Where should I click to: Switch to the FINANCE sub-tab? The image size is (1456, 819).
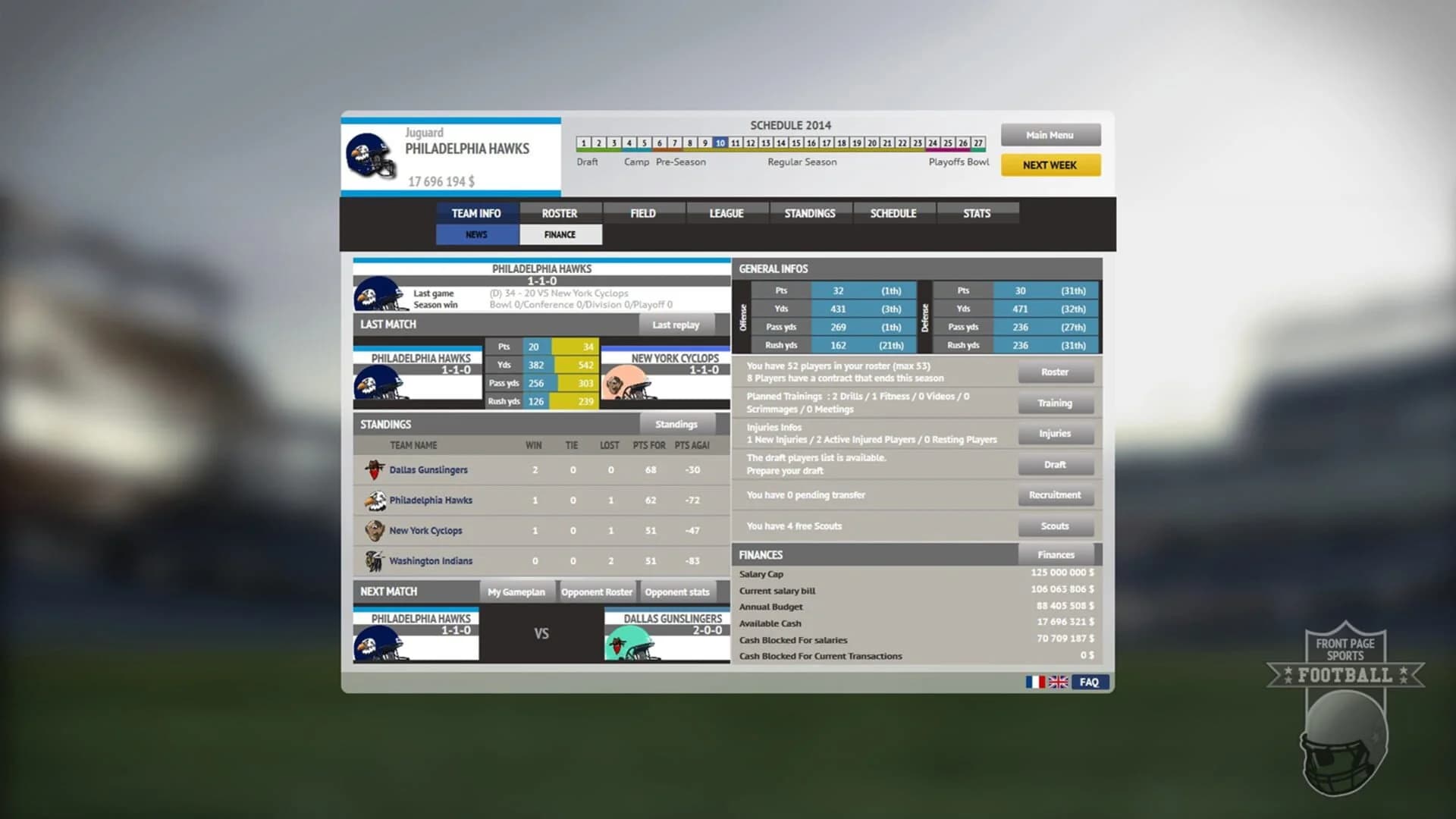point(560,234)
